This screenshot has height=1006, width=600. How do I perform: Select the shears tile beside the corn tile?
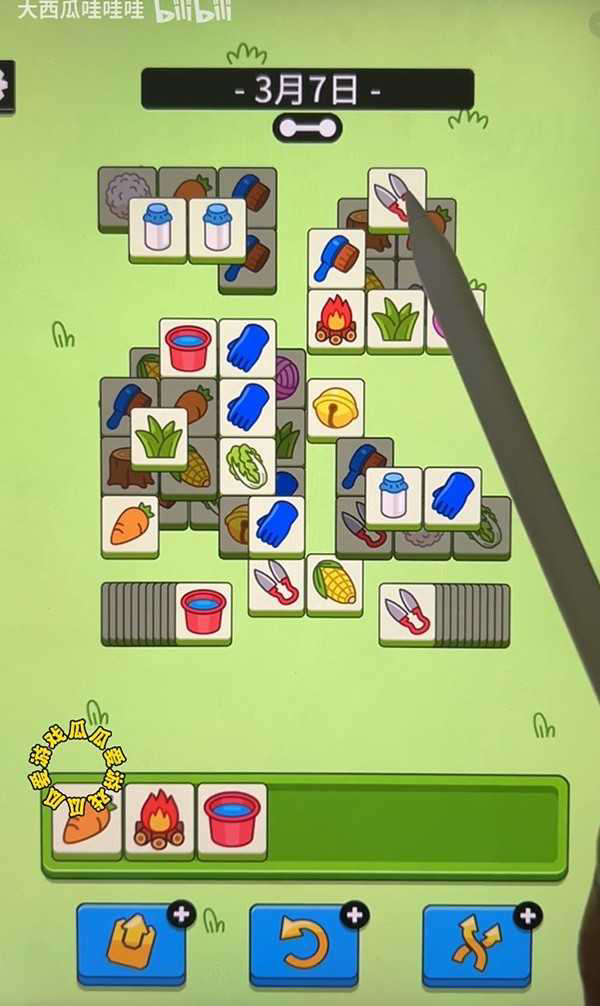click(x=276, y=583)
